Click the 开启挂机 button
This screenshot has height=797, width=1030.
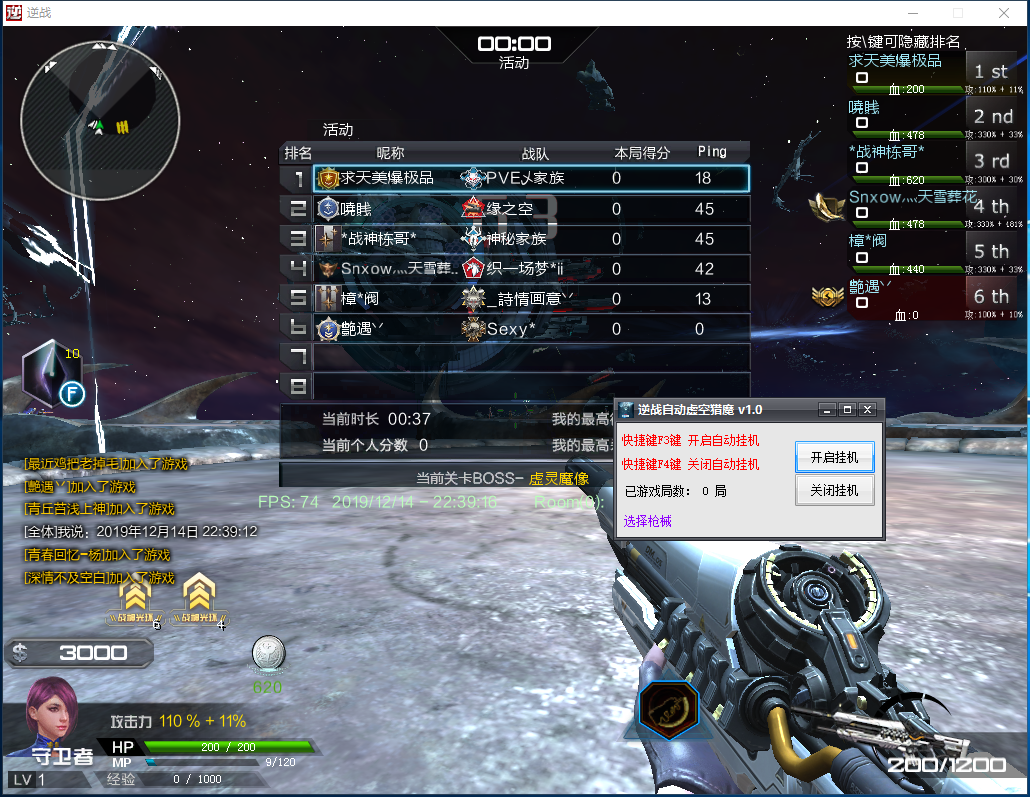[x=834, y=457]
